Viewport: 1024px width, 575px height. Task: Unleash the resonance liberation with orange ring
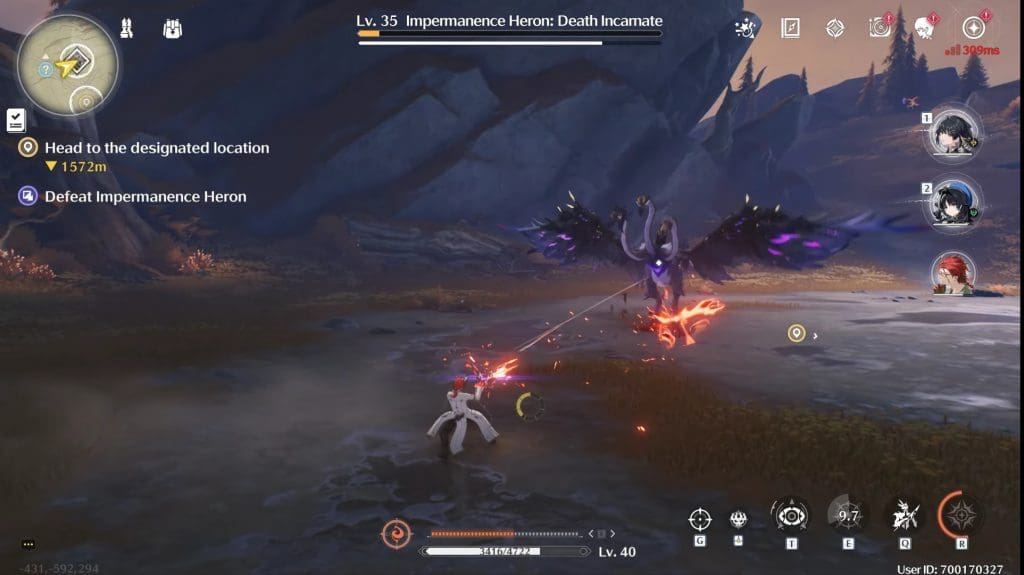(962, 515)
